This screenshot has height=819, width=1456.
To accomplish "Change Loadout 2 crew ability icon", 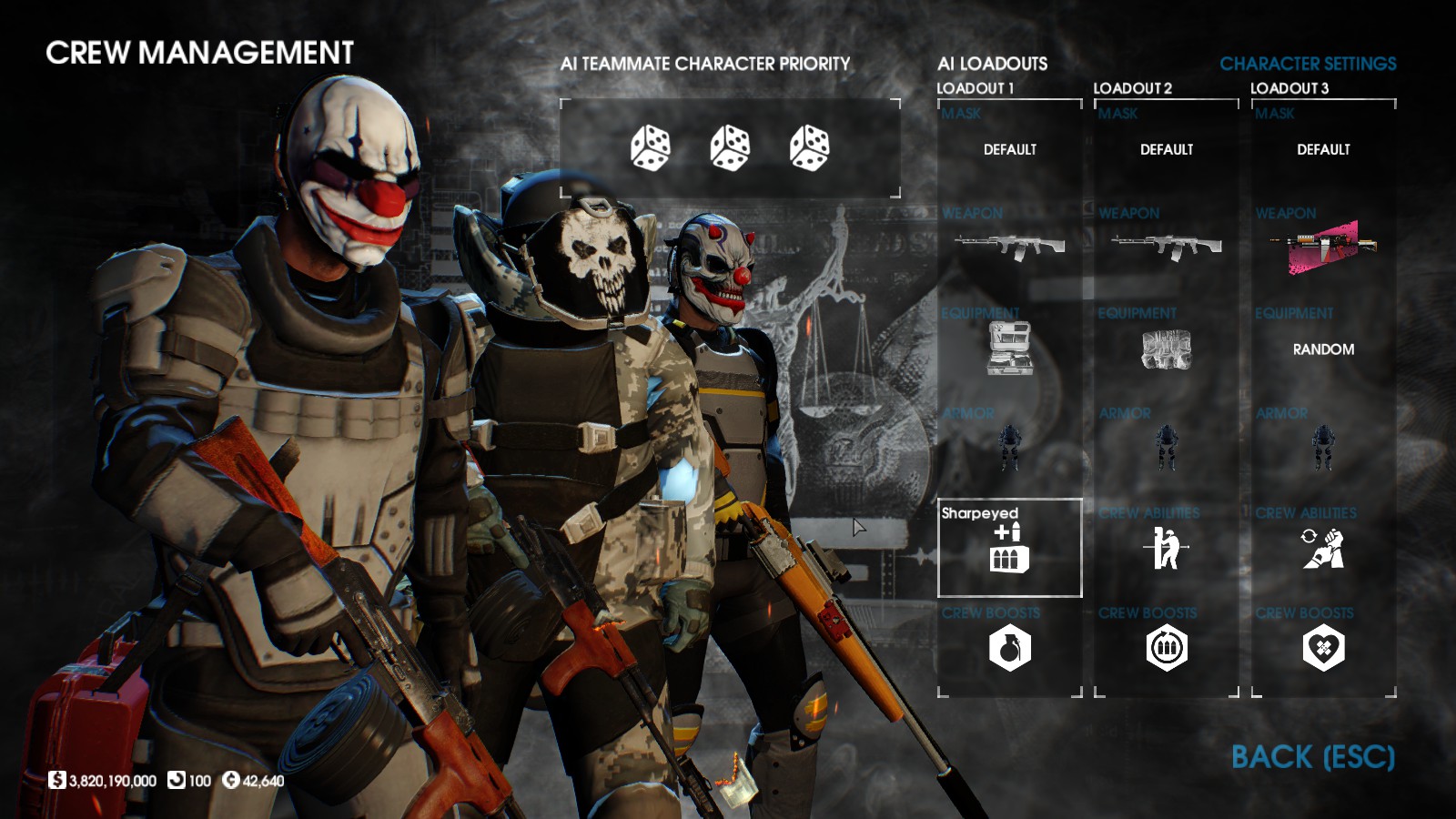I will 1166,549.
